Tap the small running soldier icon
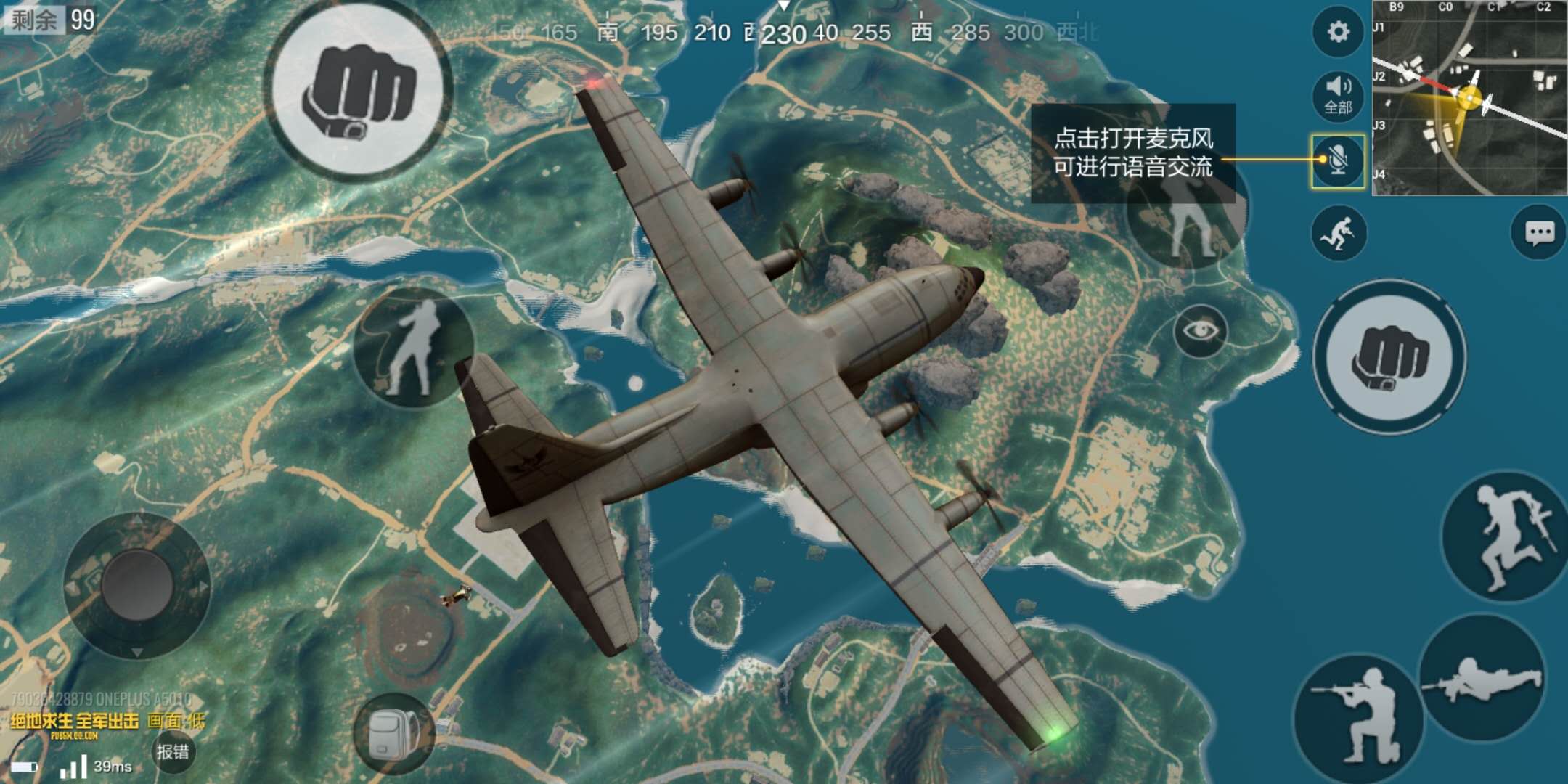Screen dimensions: 1568x784 point(1338,233)
